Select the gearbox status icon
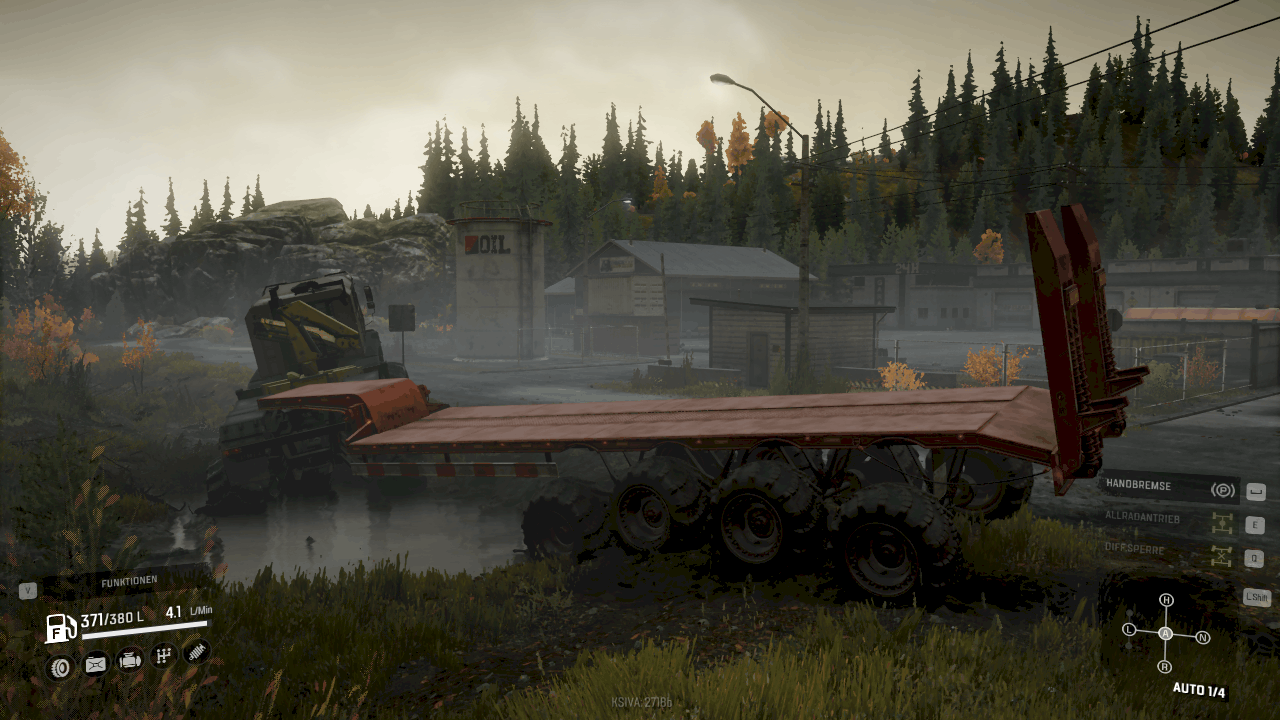This screenshot has width=1280, height=720. [x=163, y=657]
